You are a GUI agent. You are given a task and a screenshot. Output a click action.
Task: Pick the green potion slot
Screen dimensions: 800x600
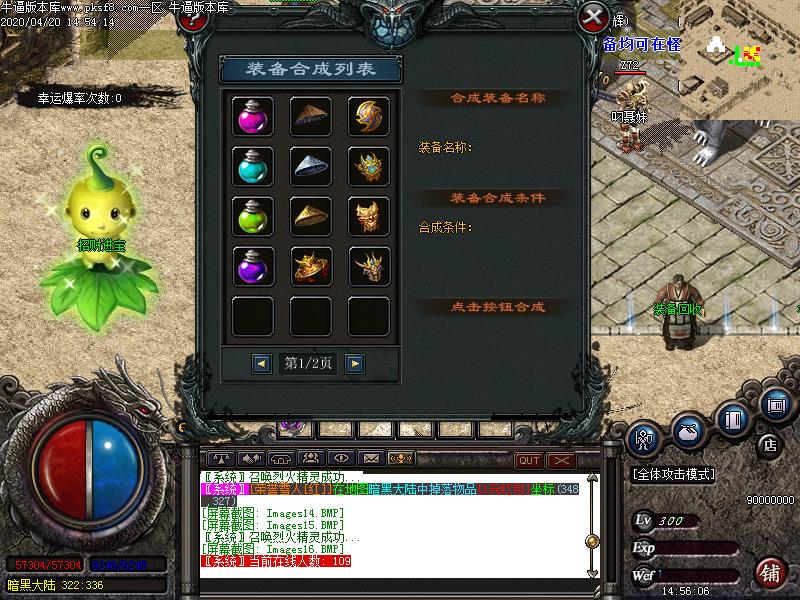pos(253,216)
